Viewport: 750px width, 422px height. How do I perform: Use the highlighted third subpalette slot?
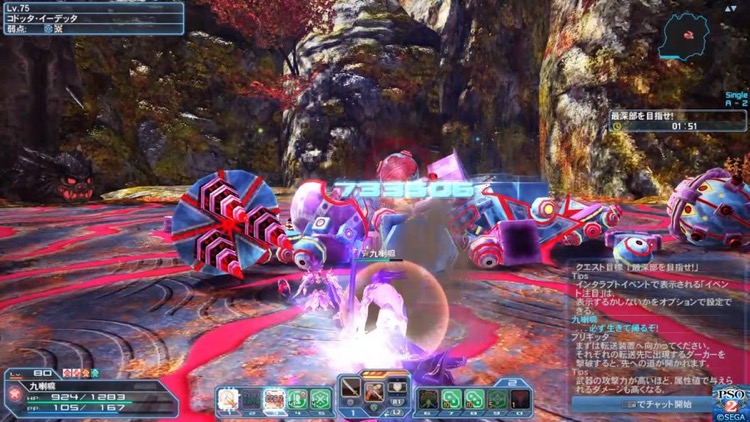click(274, 398)
